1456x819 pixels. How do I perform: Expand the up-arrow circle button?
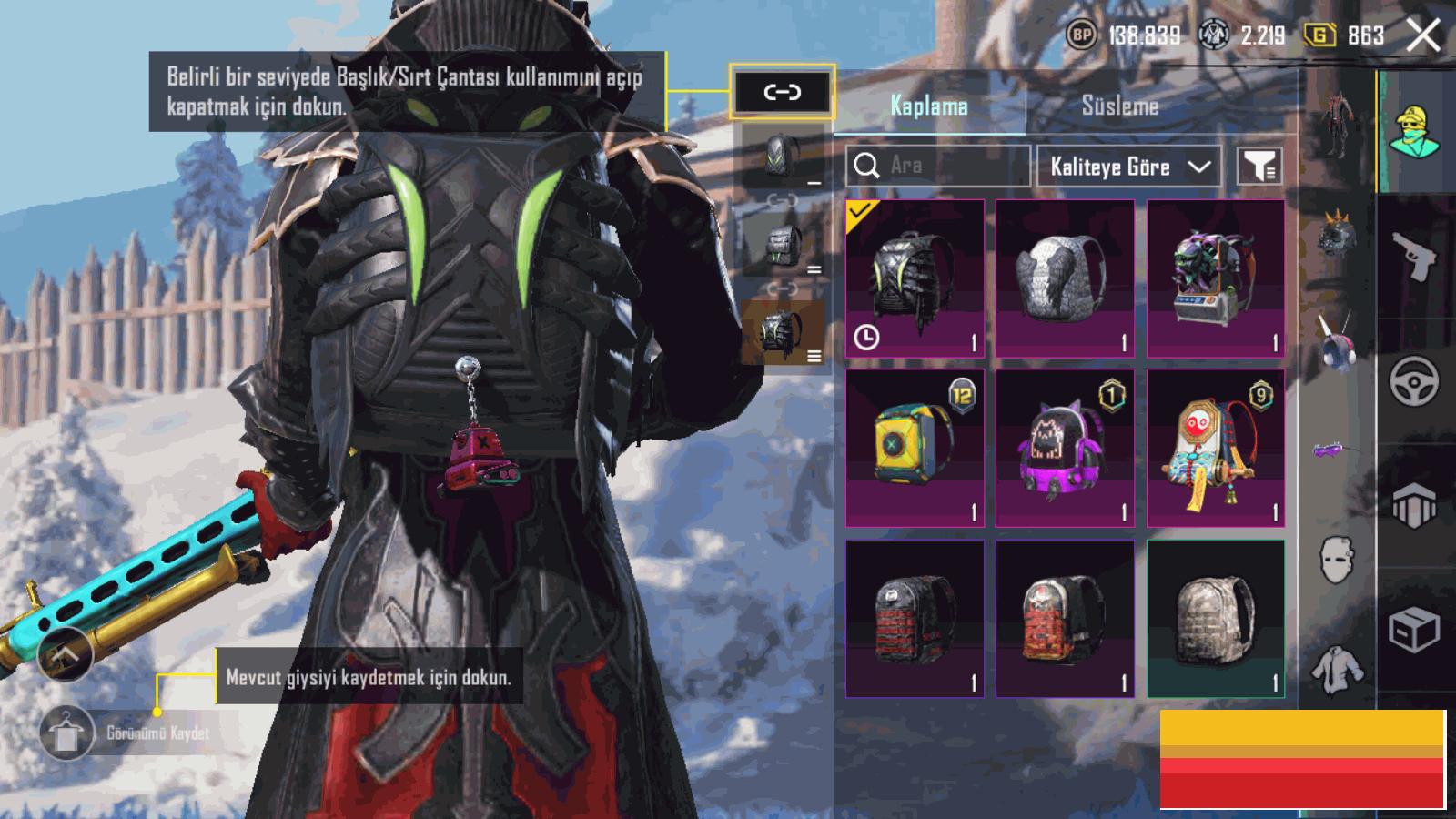(x=66, y=654)
